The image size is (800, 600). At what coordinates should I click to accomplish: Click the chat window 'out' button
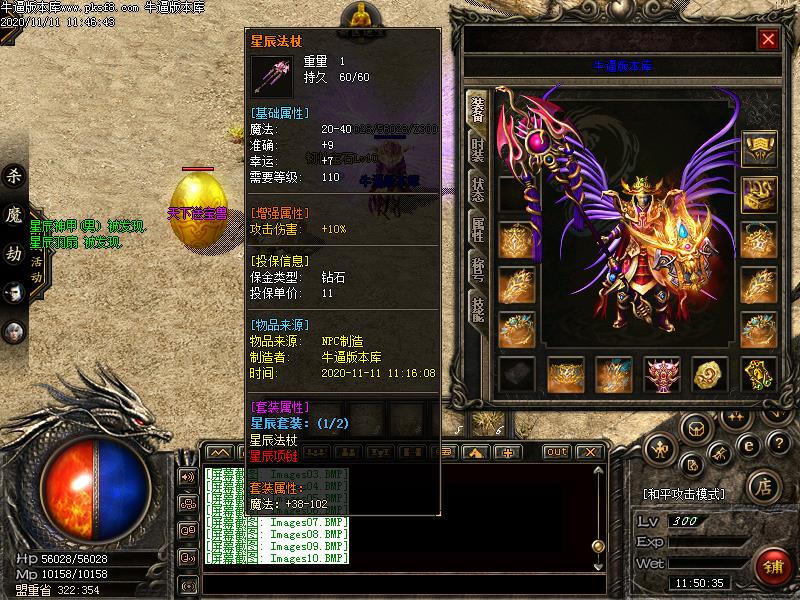pyautogui.click(x=556, y=452)
